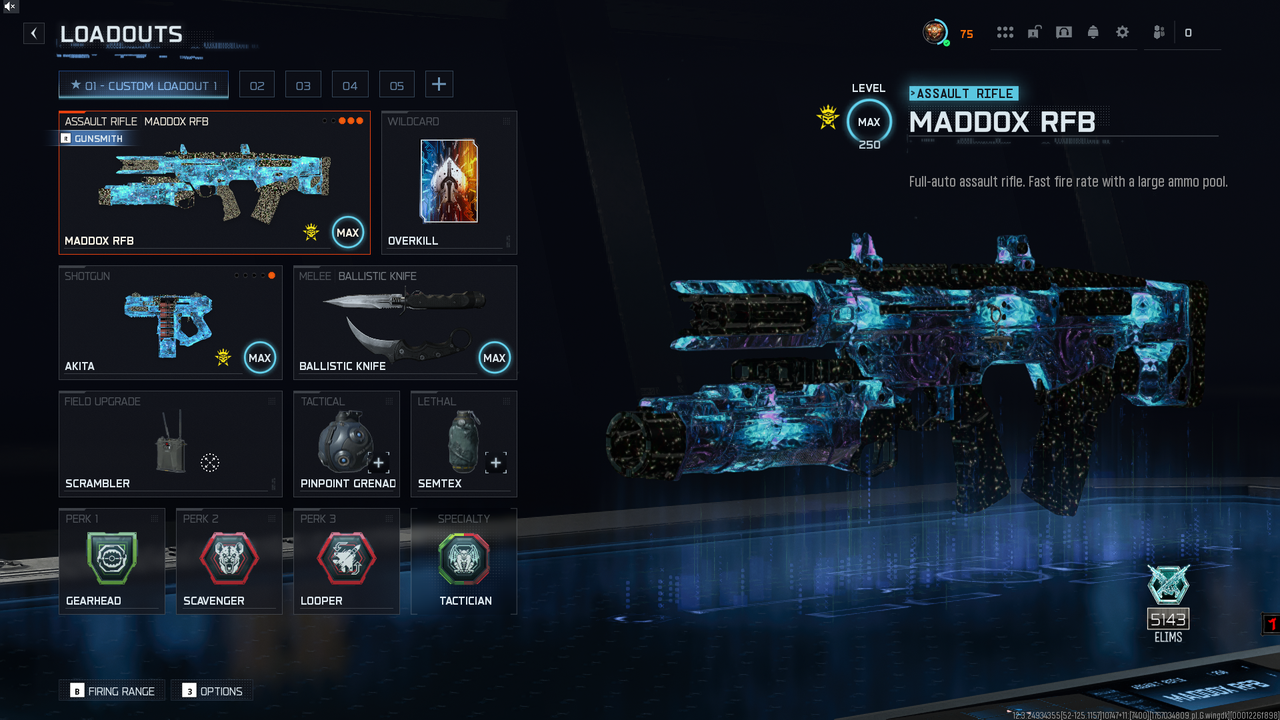1280x720 pixels.
Task: Click the Tactician specialty slot
Action: 464,561
